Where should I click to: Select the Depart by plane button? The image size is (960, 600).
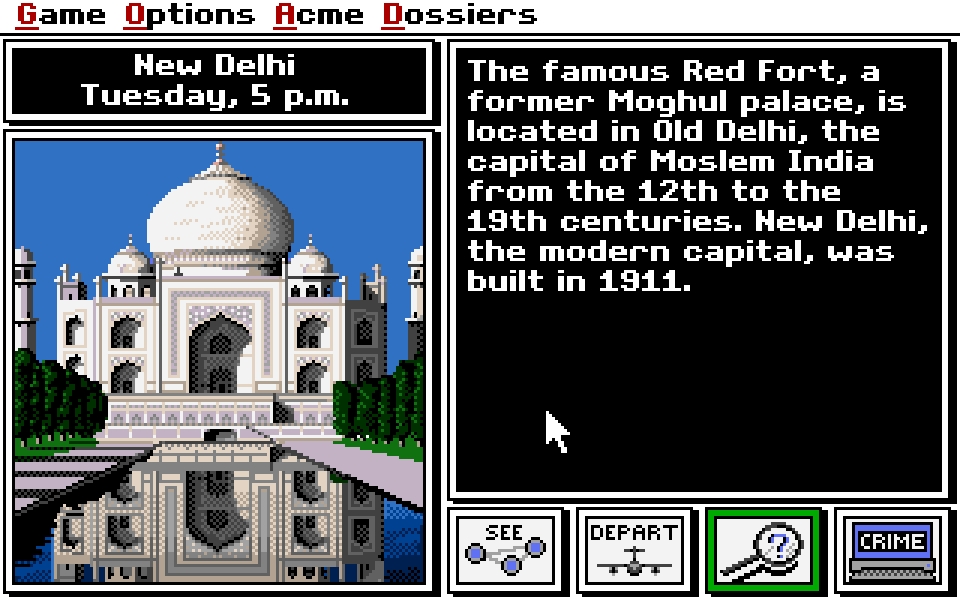(x=634, y=549)
